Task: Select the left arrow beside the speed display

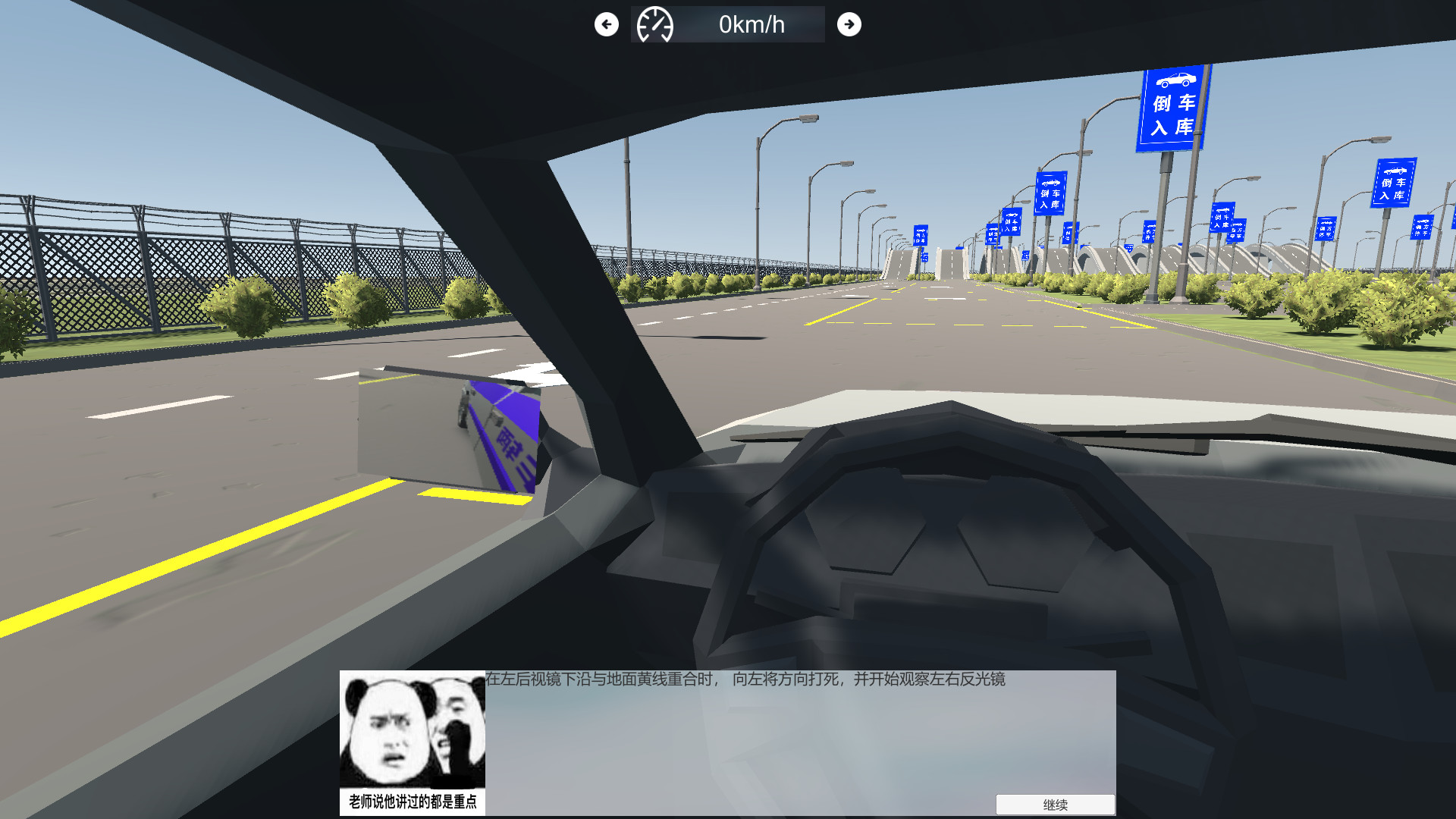Action: point(606,24)
